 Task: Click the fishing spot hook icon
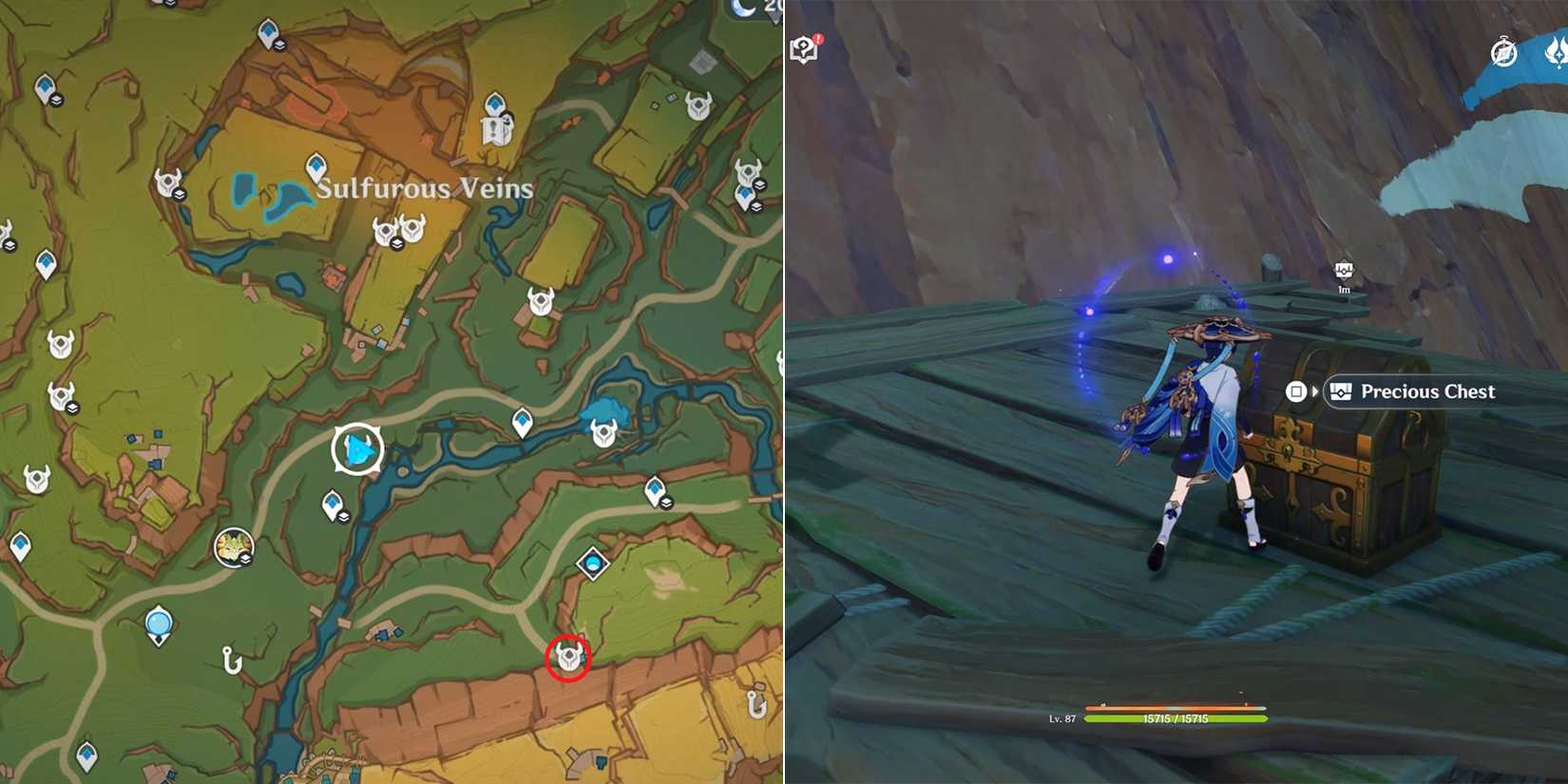click(x=230, y=660)
